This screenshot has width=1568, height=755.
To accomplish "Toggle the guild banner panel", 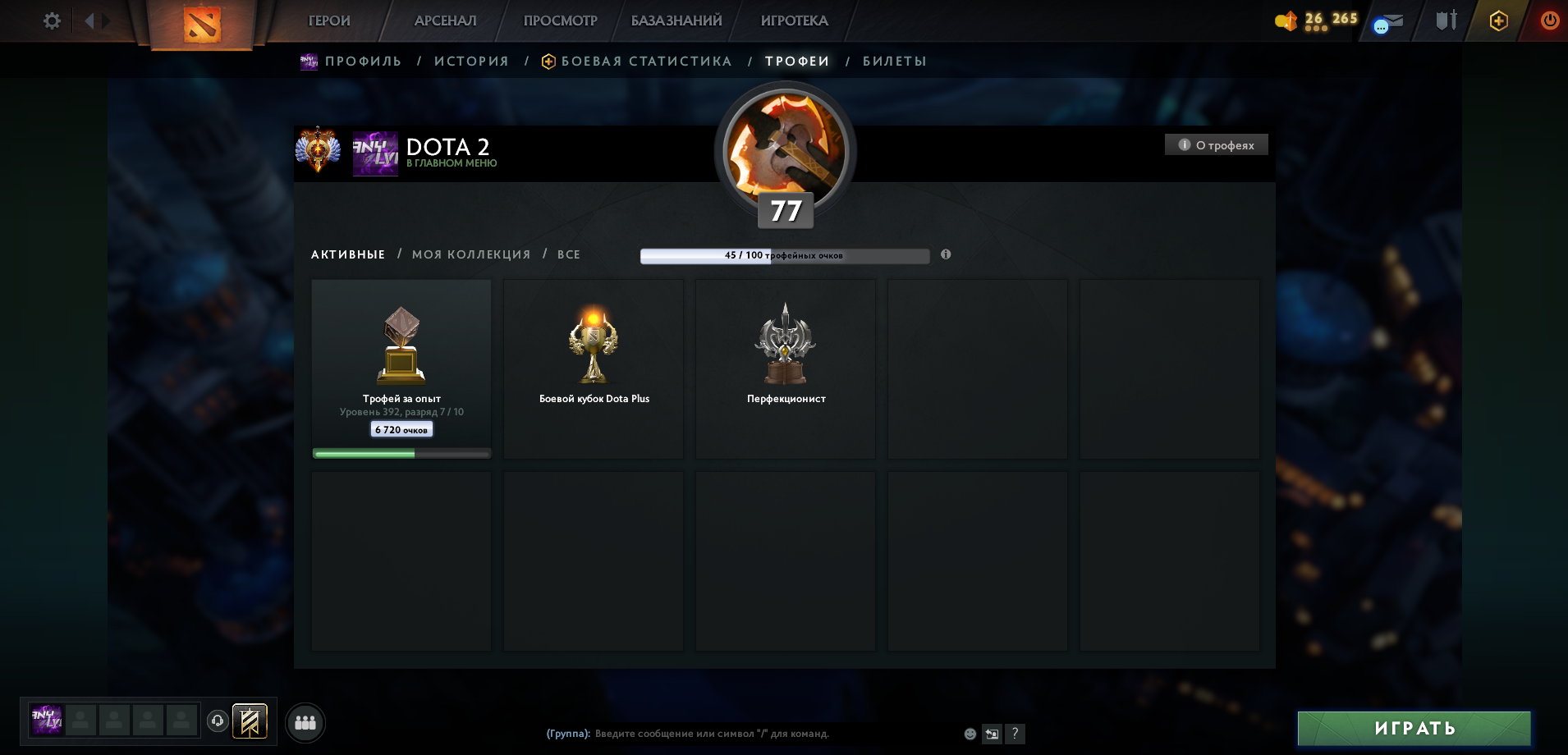I will pos(250,722).
